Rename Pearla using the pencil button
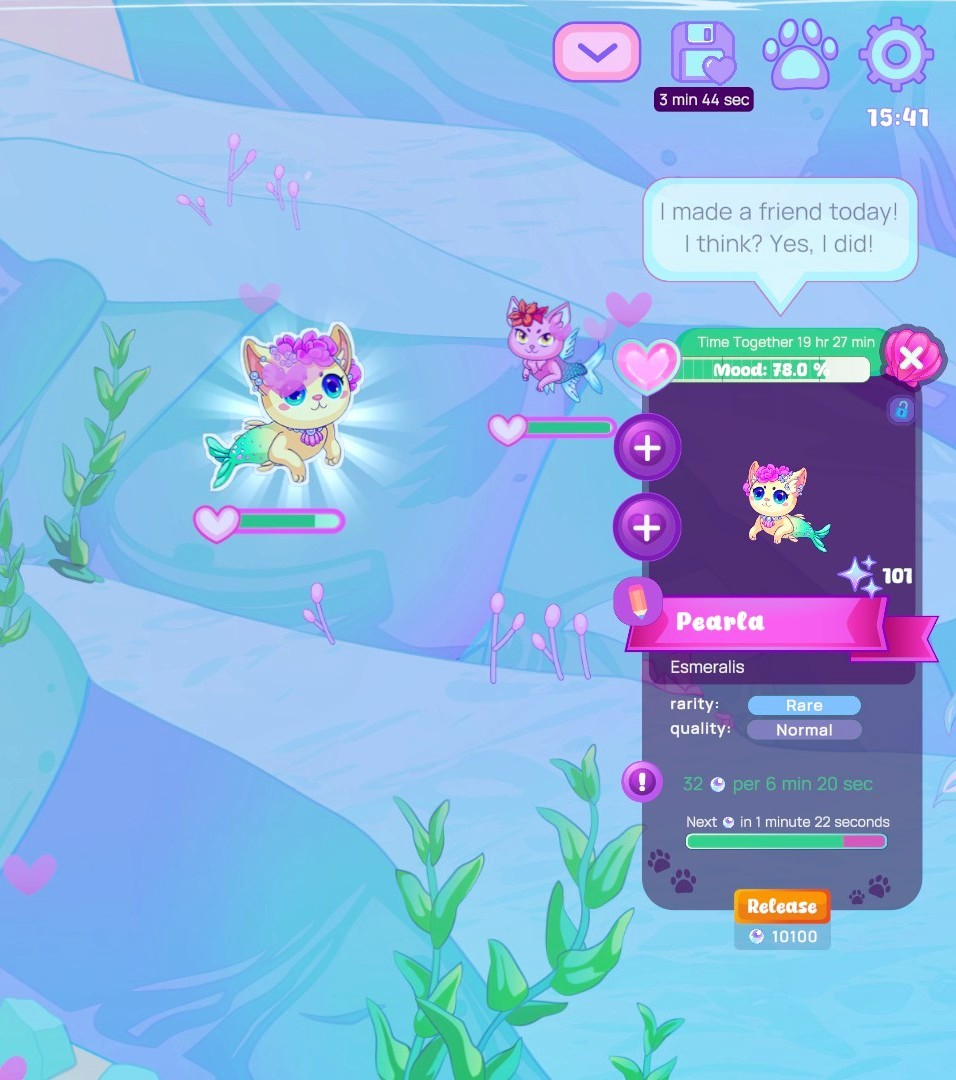The image size is (956, 1080). point(638,601)
